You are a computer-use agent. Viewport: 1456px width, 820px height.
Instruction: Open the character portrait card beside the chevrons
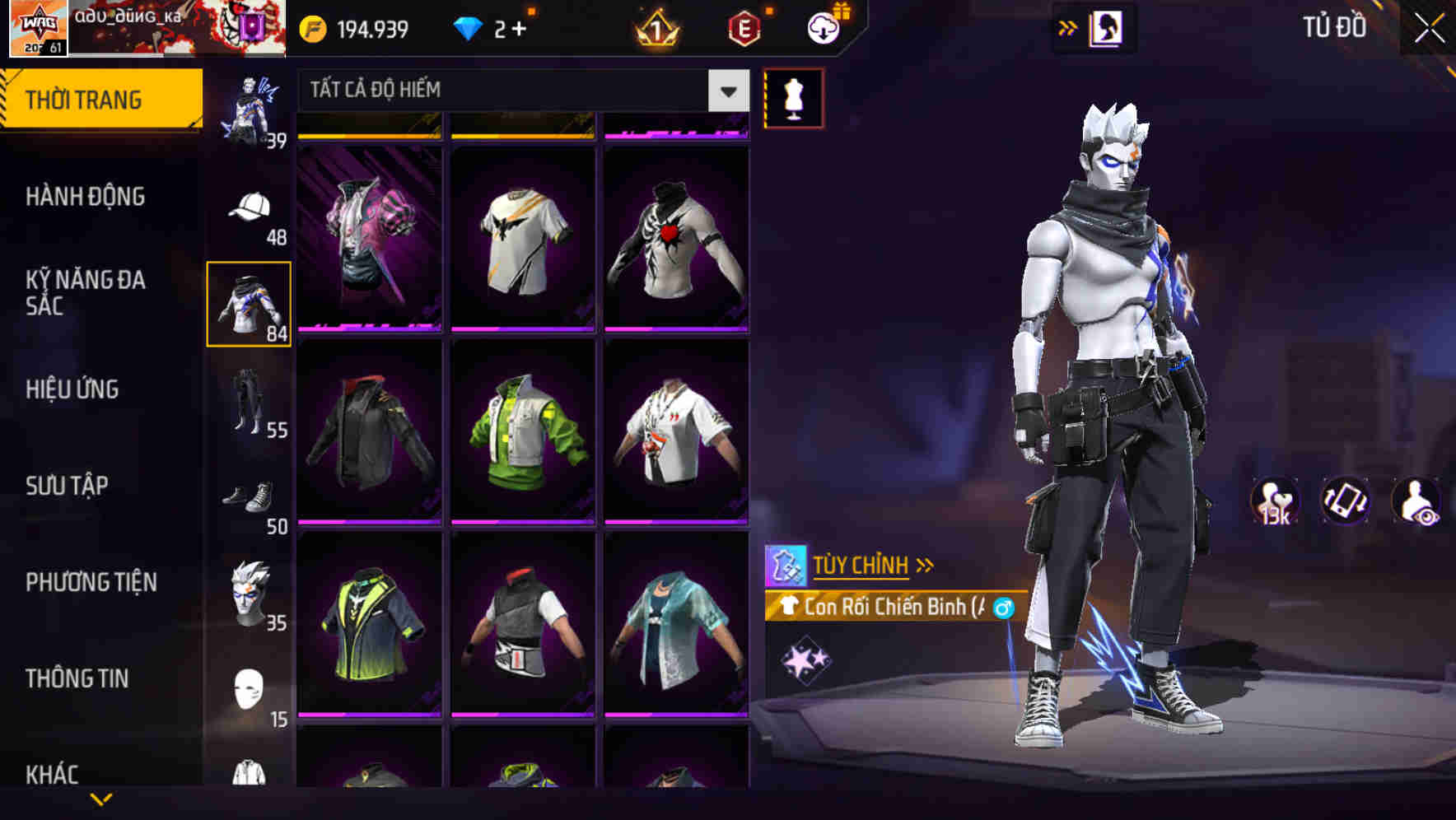click(1108, 27)
